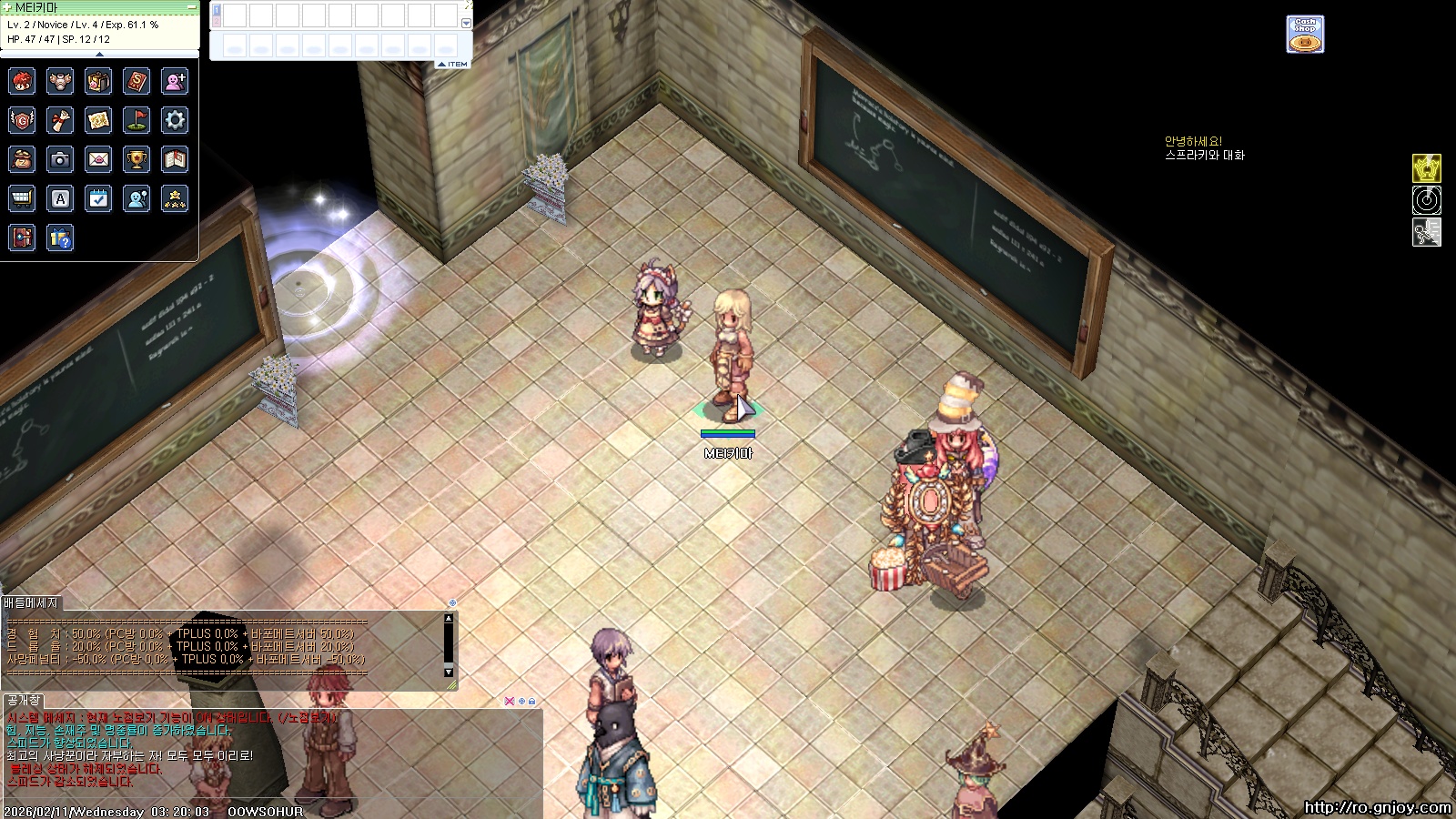Click the camera screenshot icon

coord(60,159)
